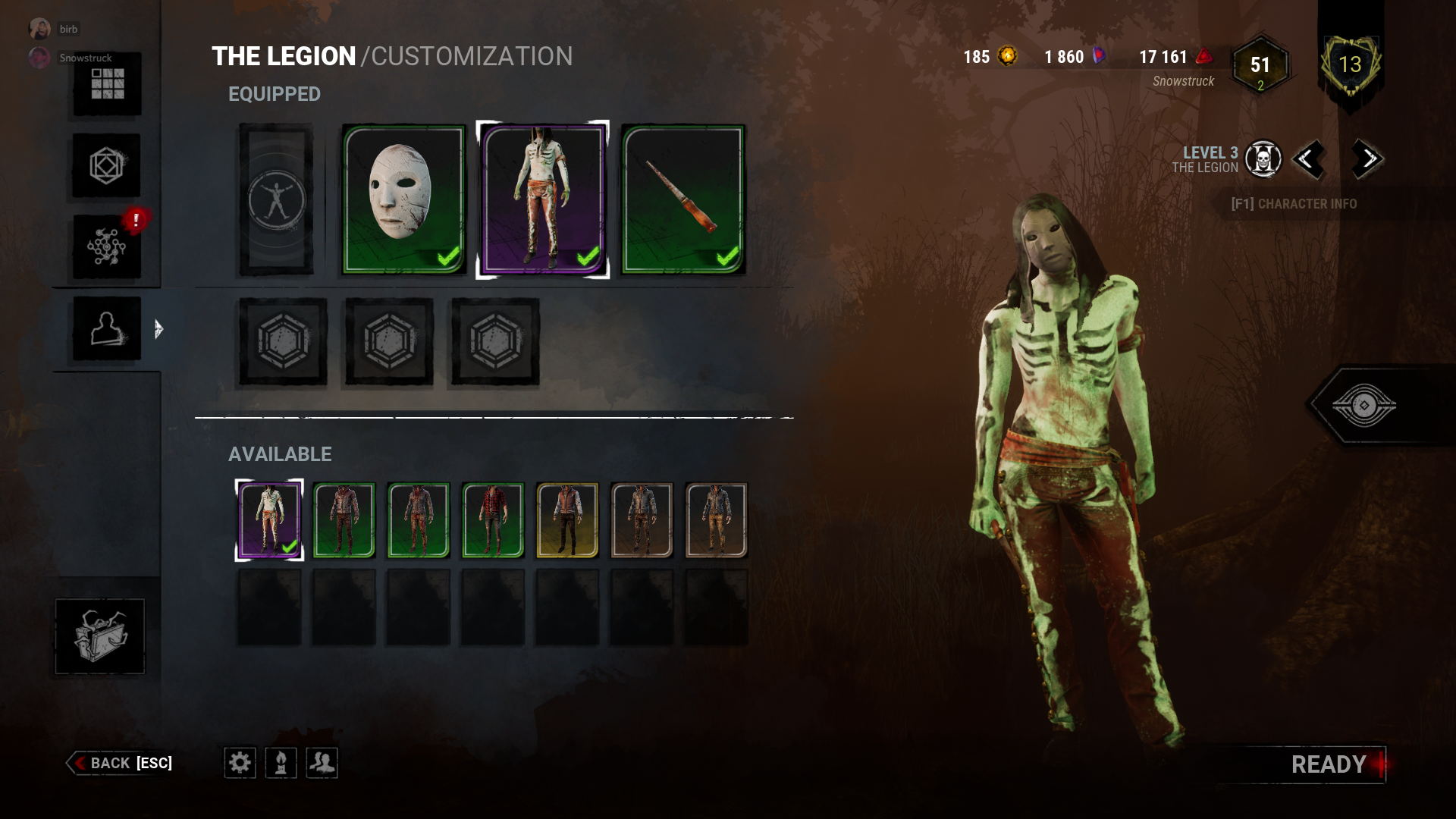The width and height of the screenshot is (1456, 819).
Task: Open the friends list icon at bottom
Action: 322,763
